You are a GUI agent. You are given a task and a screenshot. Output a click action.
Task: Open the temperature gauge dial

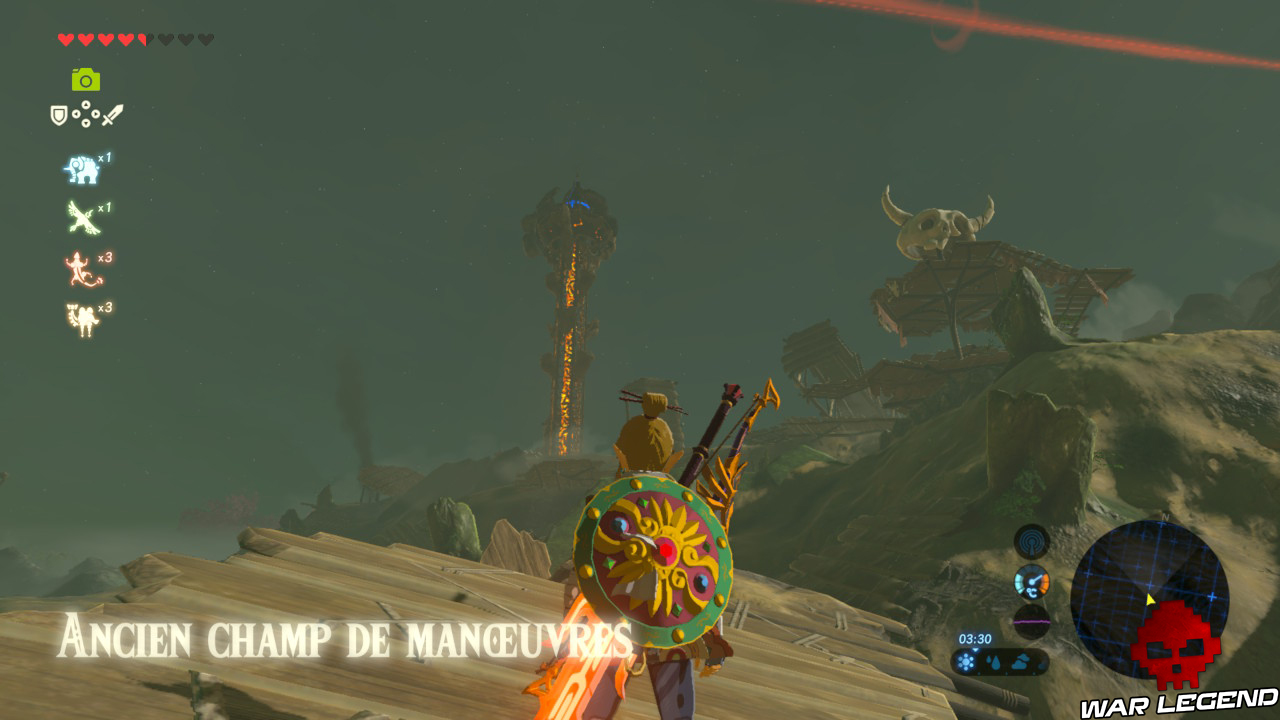1032,581
